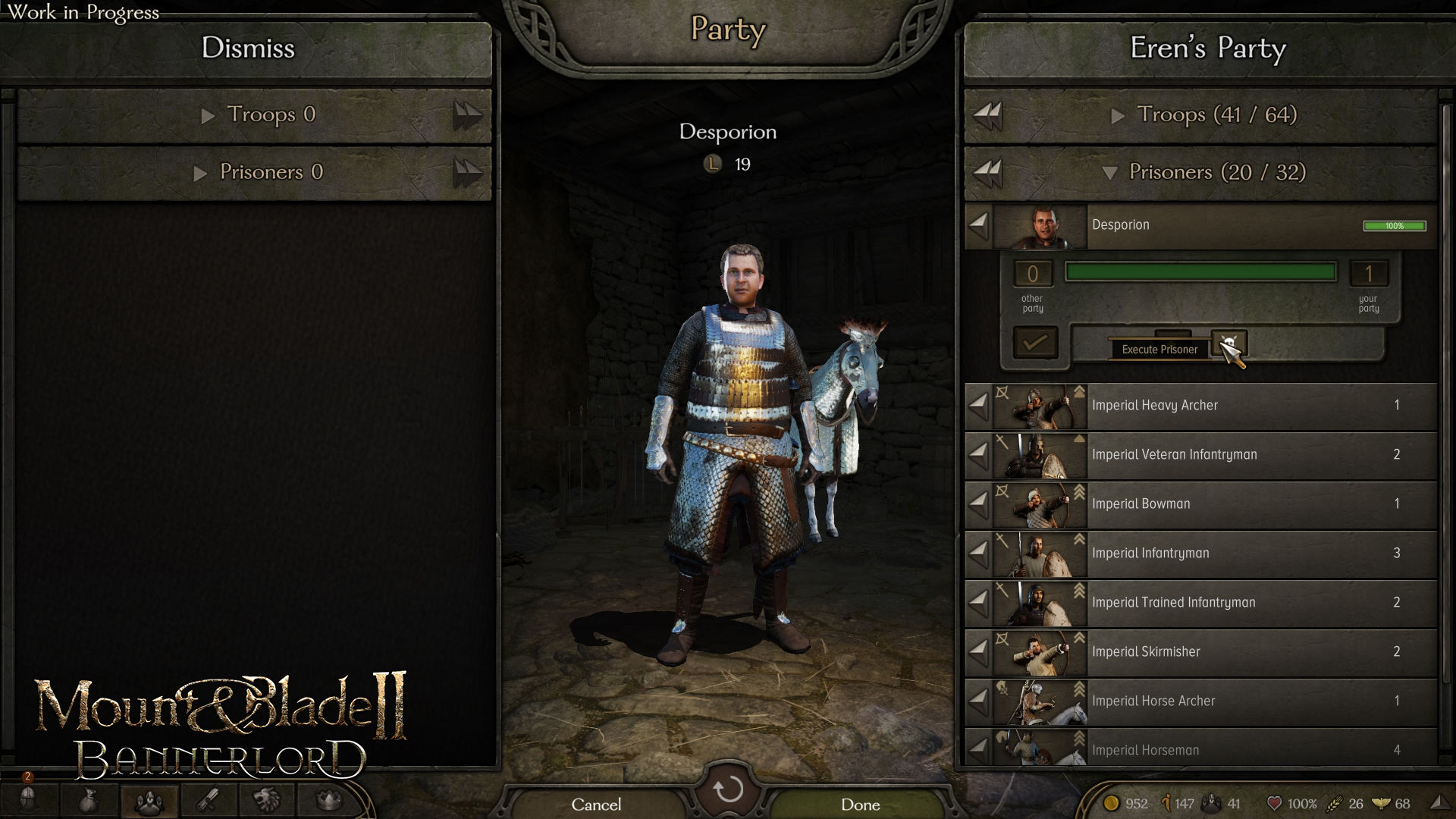Image resolution: width=1456 pixels, height=819 pixels.
Task: Click the gold coin icon in status bar
Action: [x=1112, y=802]
